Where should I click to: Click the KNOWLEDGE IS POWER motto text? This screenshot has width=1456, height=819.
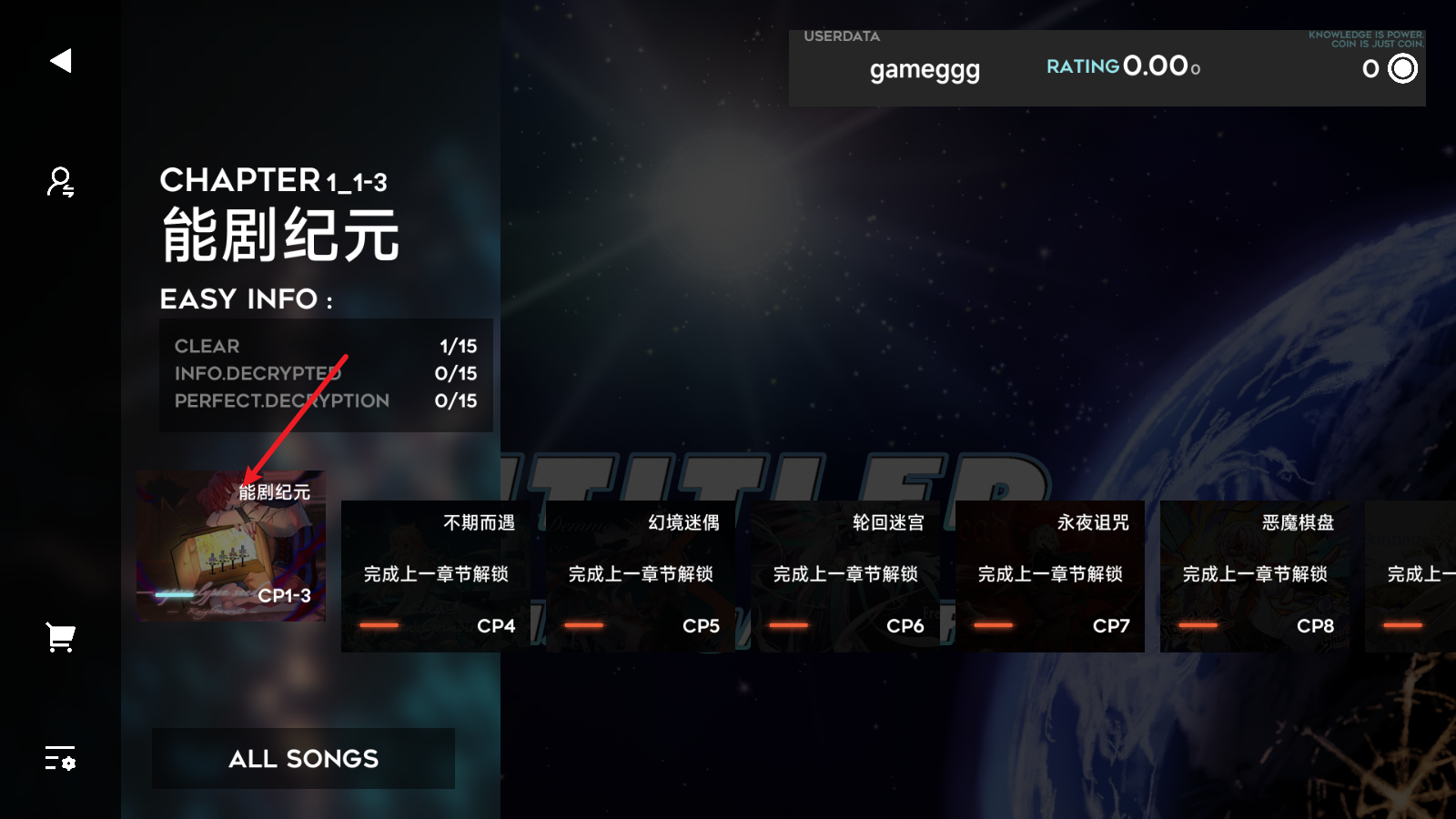pyautogui.click(x=1366, y=38)
